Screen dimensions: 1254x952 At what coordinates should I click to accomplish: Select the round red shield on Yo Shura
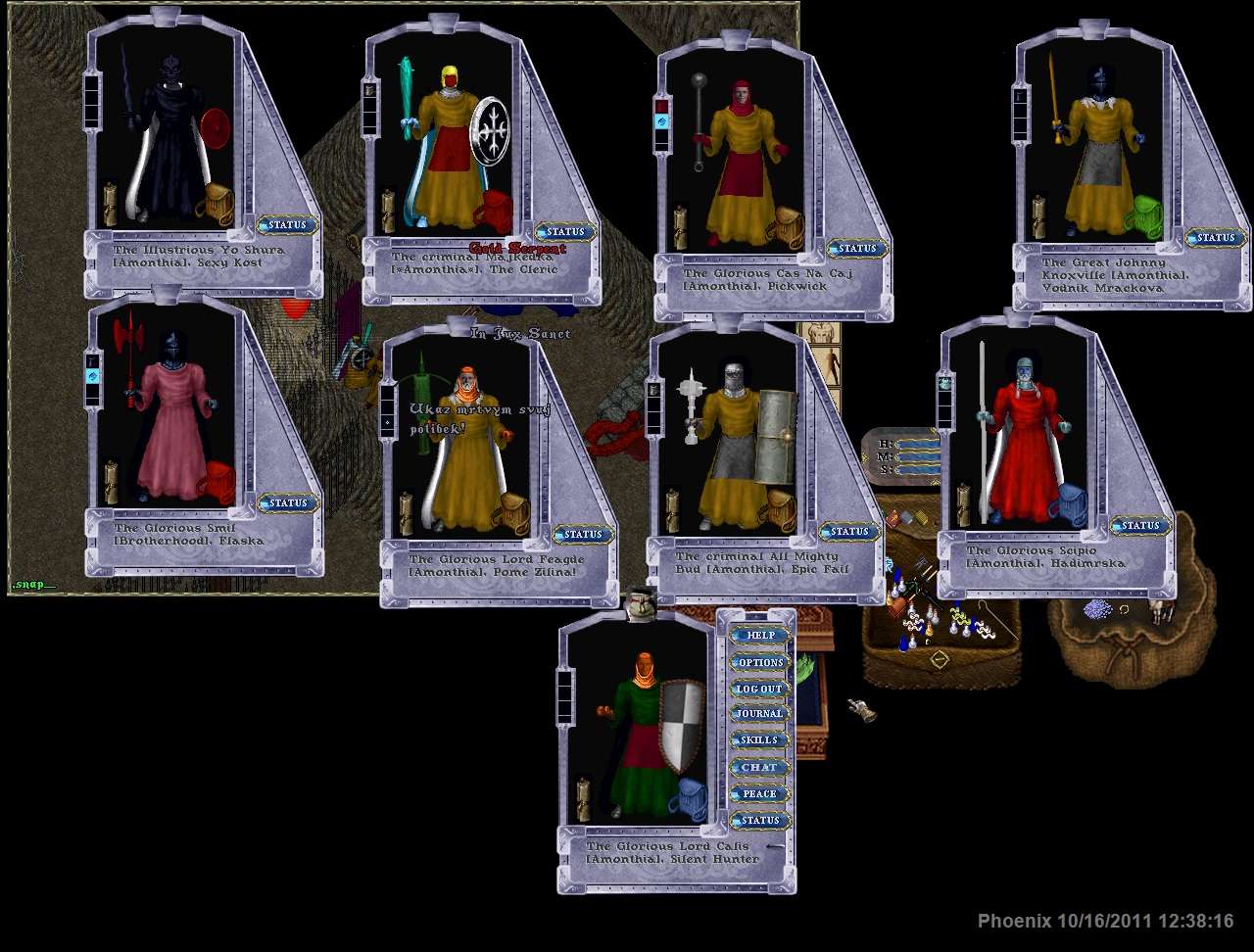[x=217, y=128]
